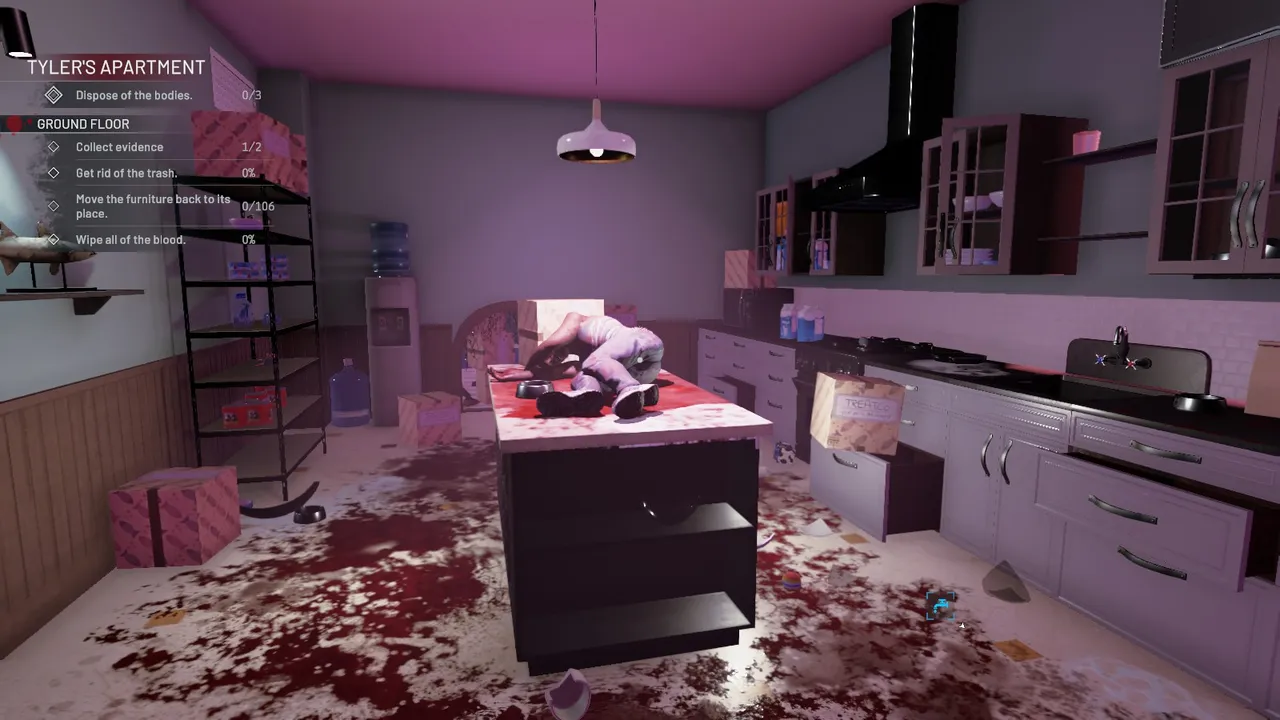The width and height of the screenshot is (1280, 720).
Task: Select the diamond marker beside 'Move the furniture' objective
Action: [x=54, y=206]
